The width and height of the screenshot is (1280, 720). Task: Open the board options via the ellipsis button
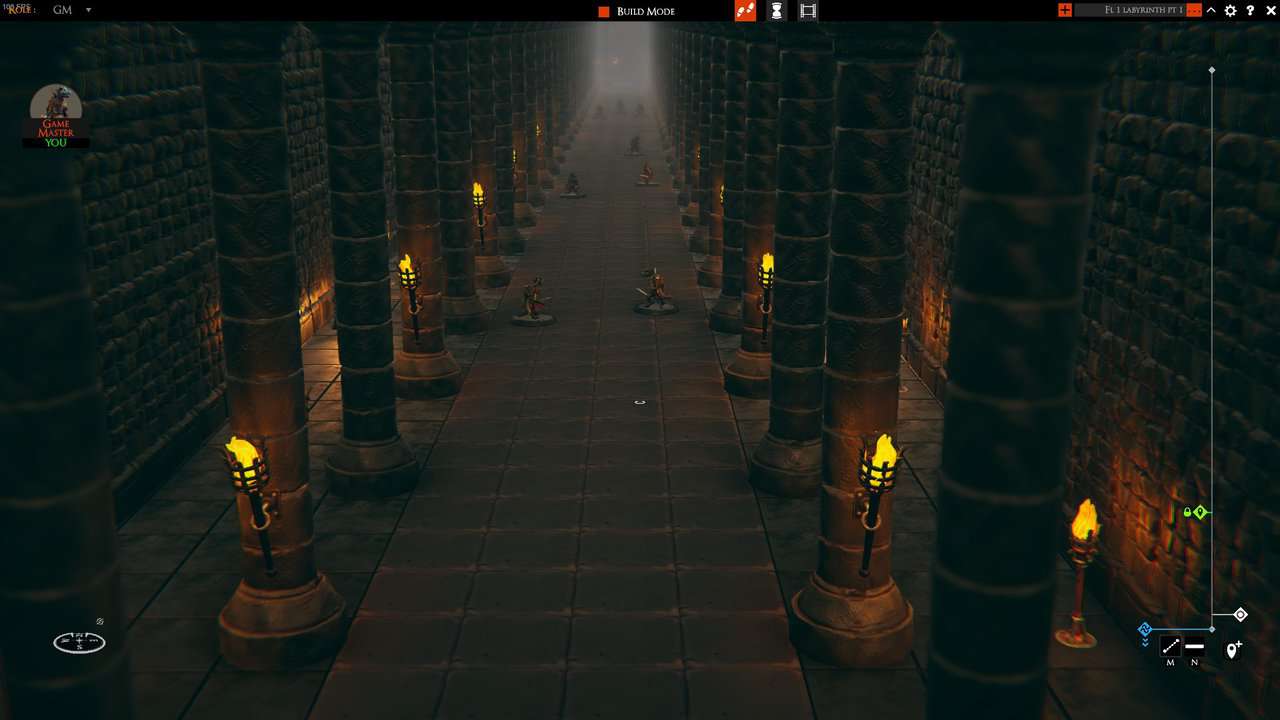(1193, 10)
